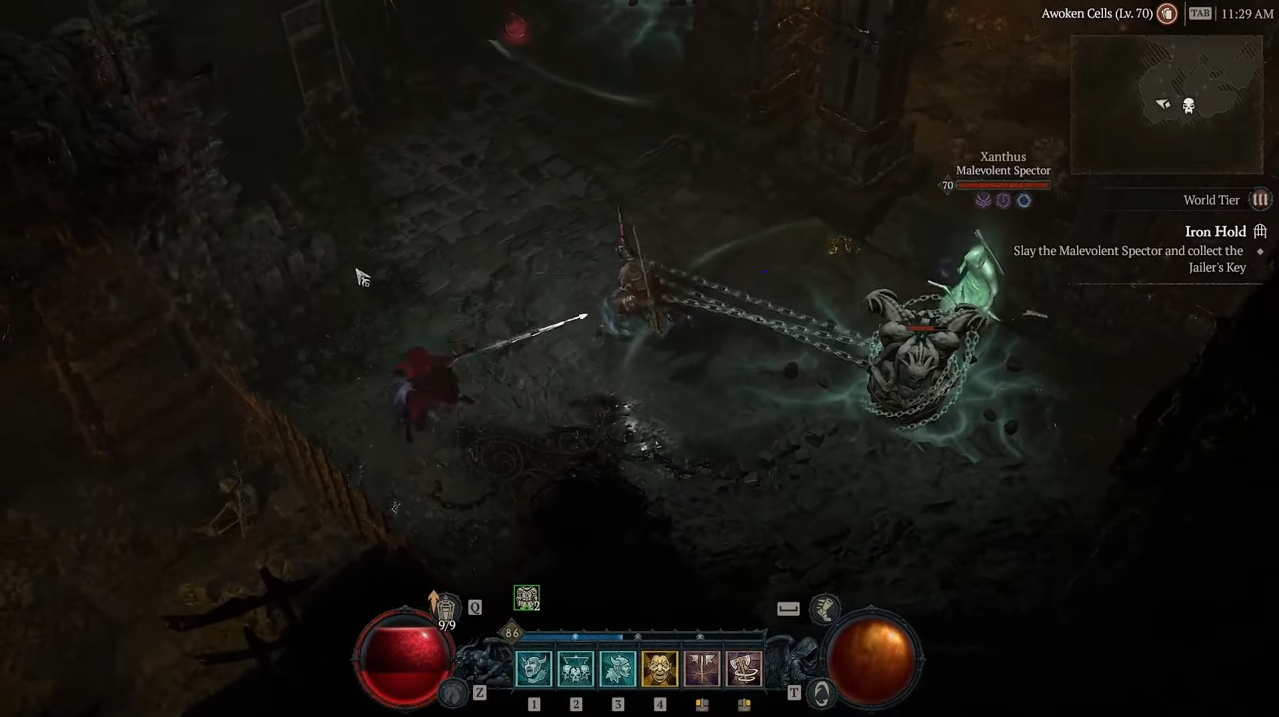This screenshot has width=1279, height=717.
Task: Use the whirling axe skill
Action: pyautogui.click(x=744, y=669)
